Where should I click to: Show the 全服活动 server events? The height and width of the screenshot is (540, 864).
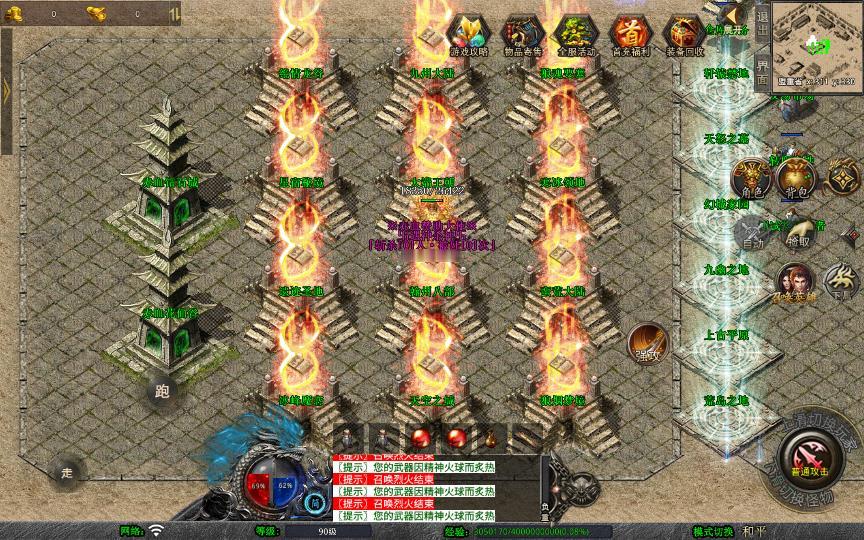point(575,35)
